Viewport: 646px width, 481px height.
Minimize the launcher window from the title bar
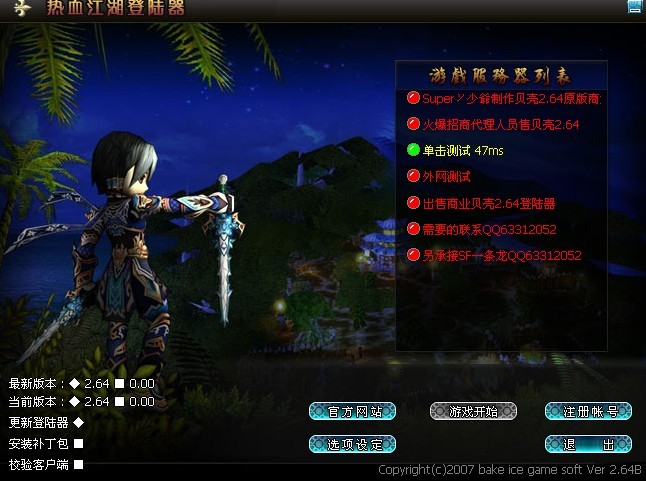click(x=633, y=7)
